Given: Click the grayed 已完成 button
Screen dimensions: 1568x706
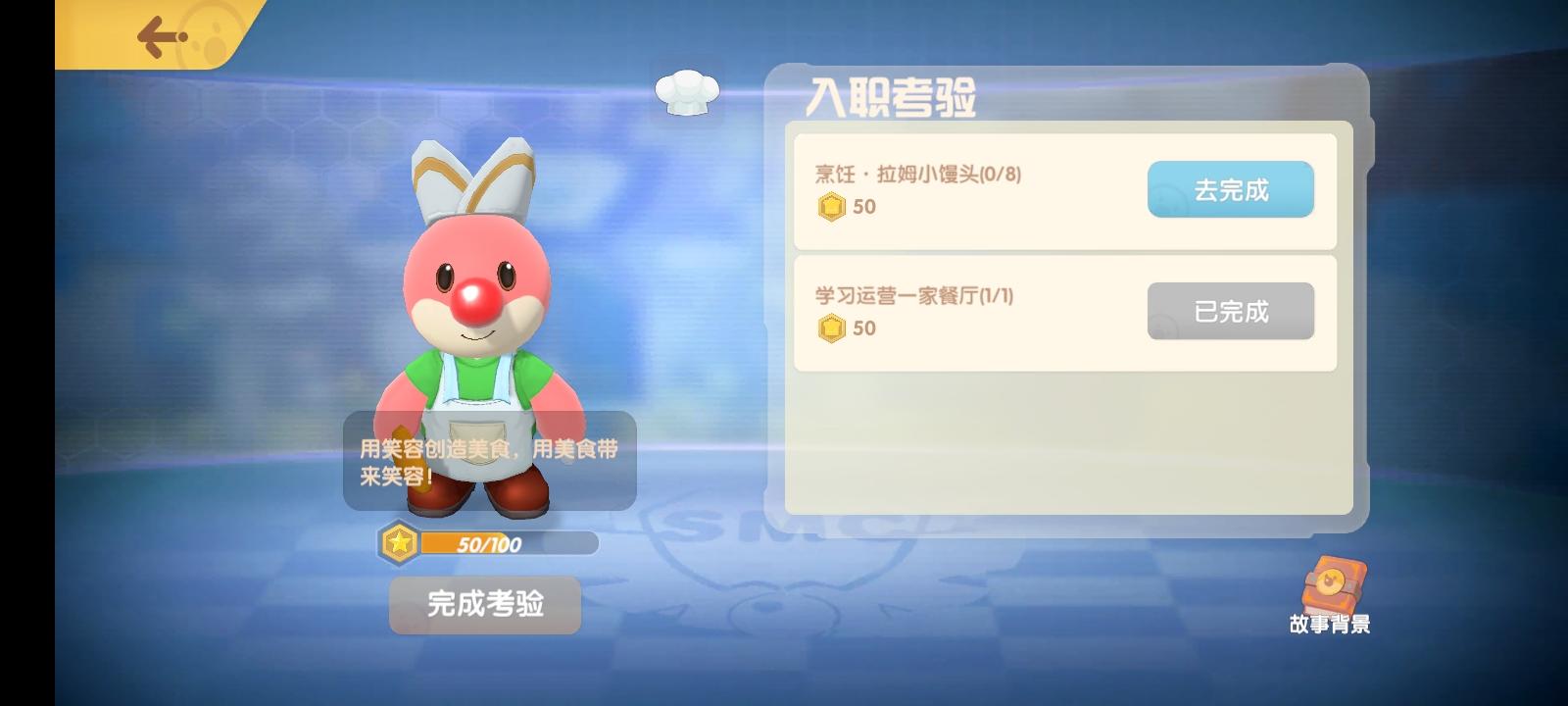Looking at the screenshot, I should pos(1230,311).
